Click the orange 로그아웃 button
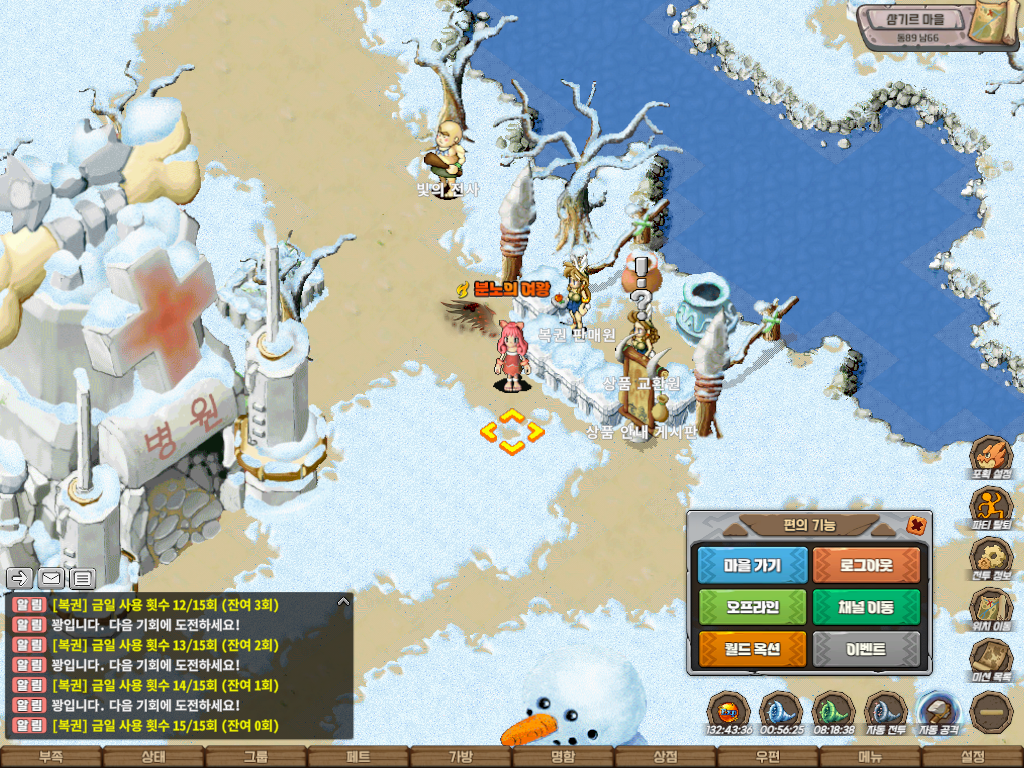The height and width of the screenshot is (768, 1024). (x=866, y=565)
